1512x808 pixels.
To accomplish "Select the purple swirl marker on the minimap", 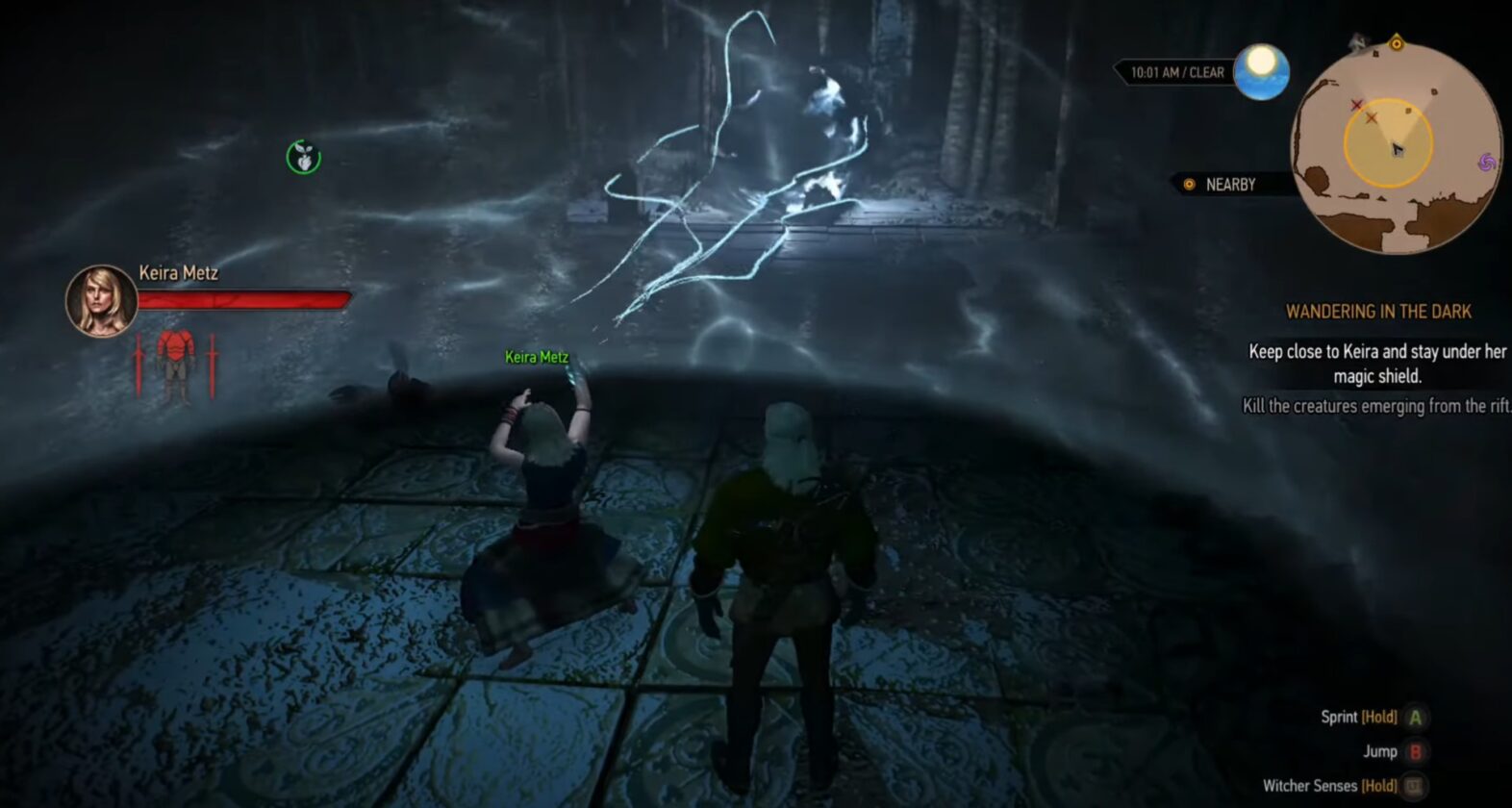I will click(x=1486, y=163).
